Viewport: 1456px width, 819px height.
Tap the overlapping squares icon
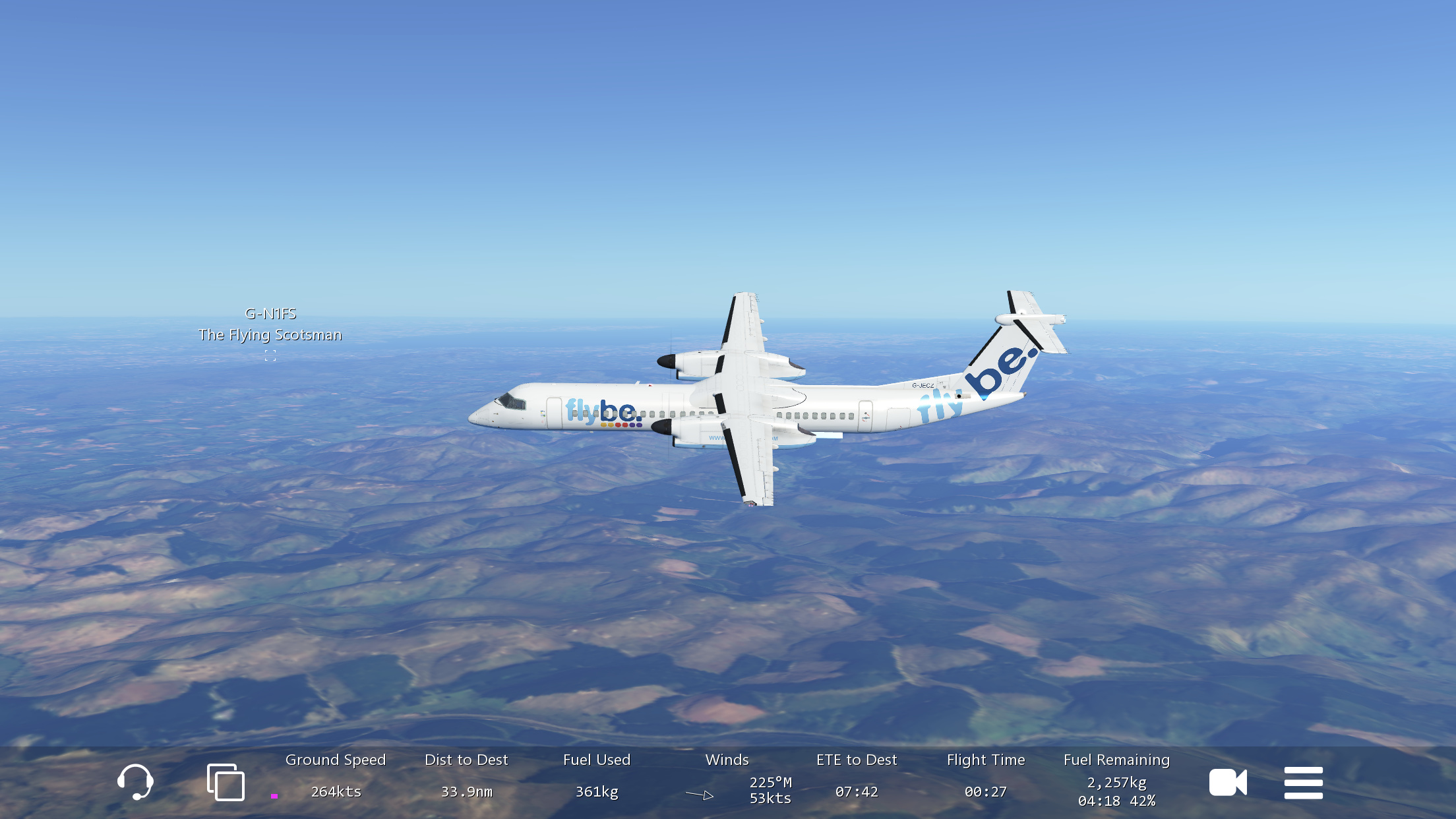coord(226,782)
